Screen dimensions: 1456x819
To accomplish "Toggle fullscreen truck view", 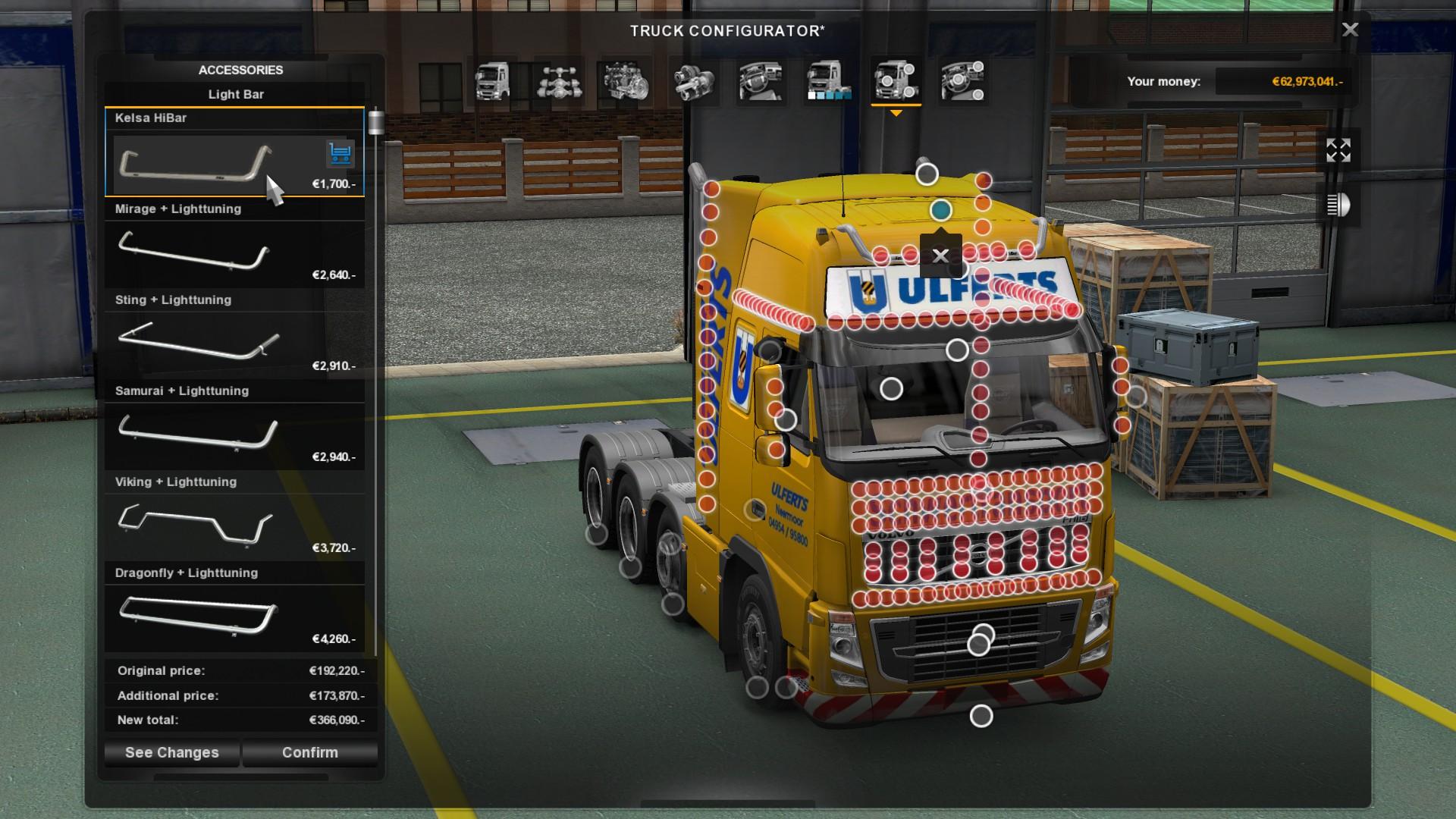I will [x=1338, y=150].
